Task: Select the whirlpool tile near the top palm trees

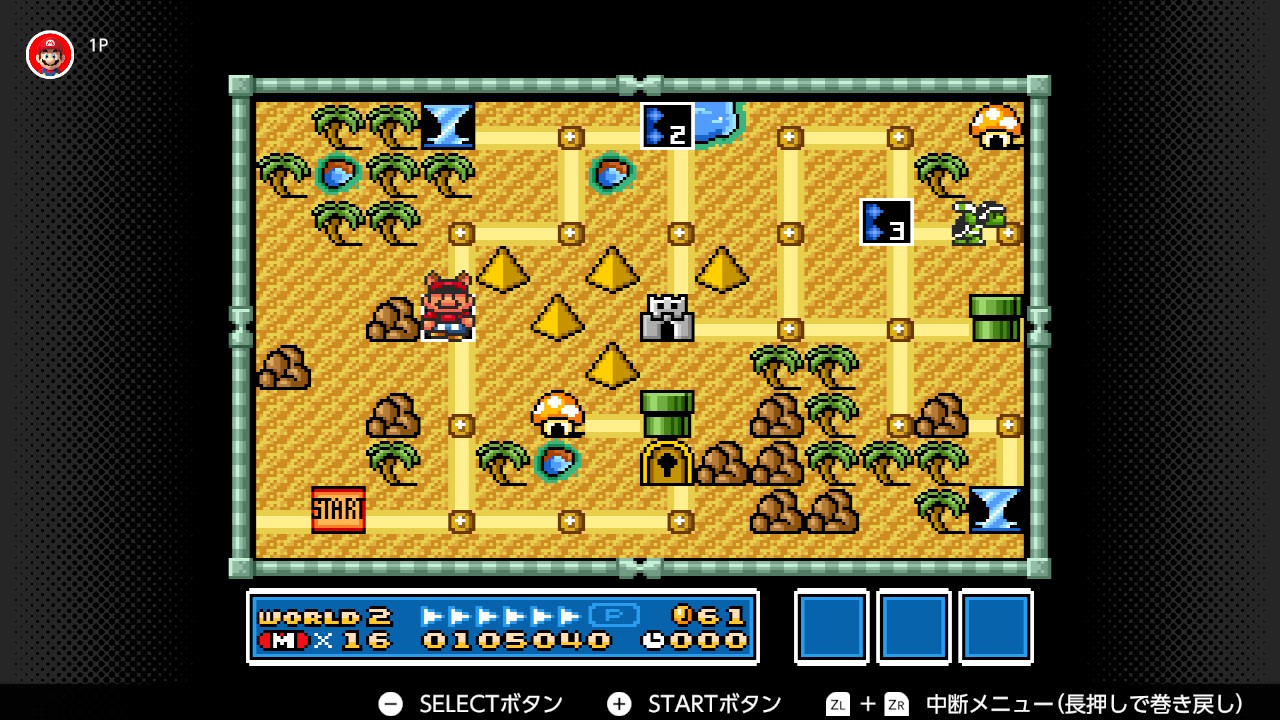Action: pos(447,125)
